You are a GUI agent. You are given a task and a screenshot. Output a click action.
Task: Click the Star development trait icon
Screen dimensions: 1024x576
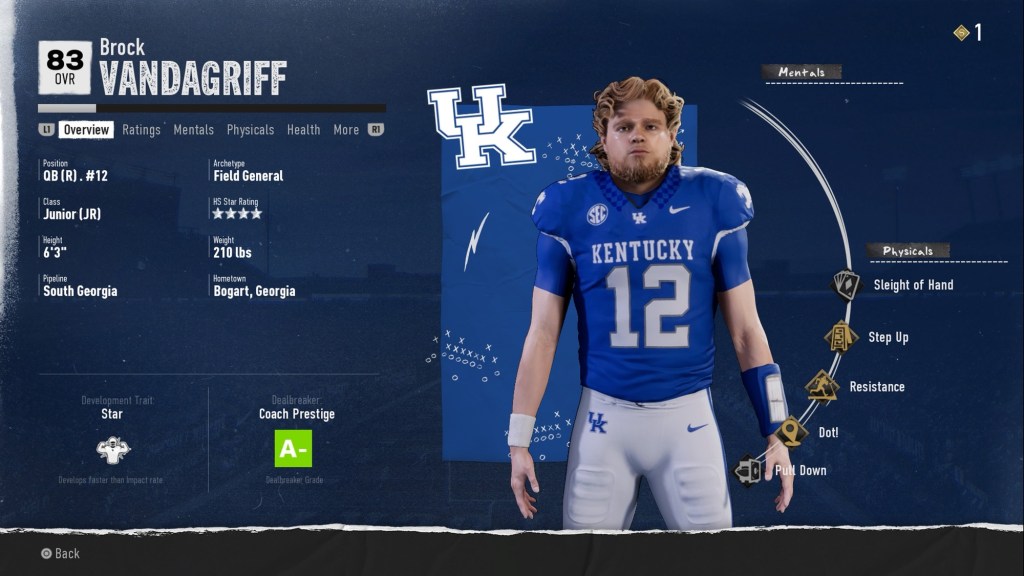point(113,449)
